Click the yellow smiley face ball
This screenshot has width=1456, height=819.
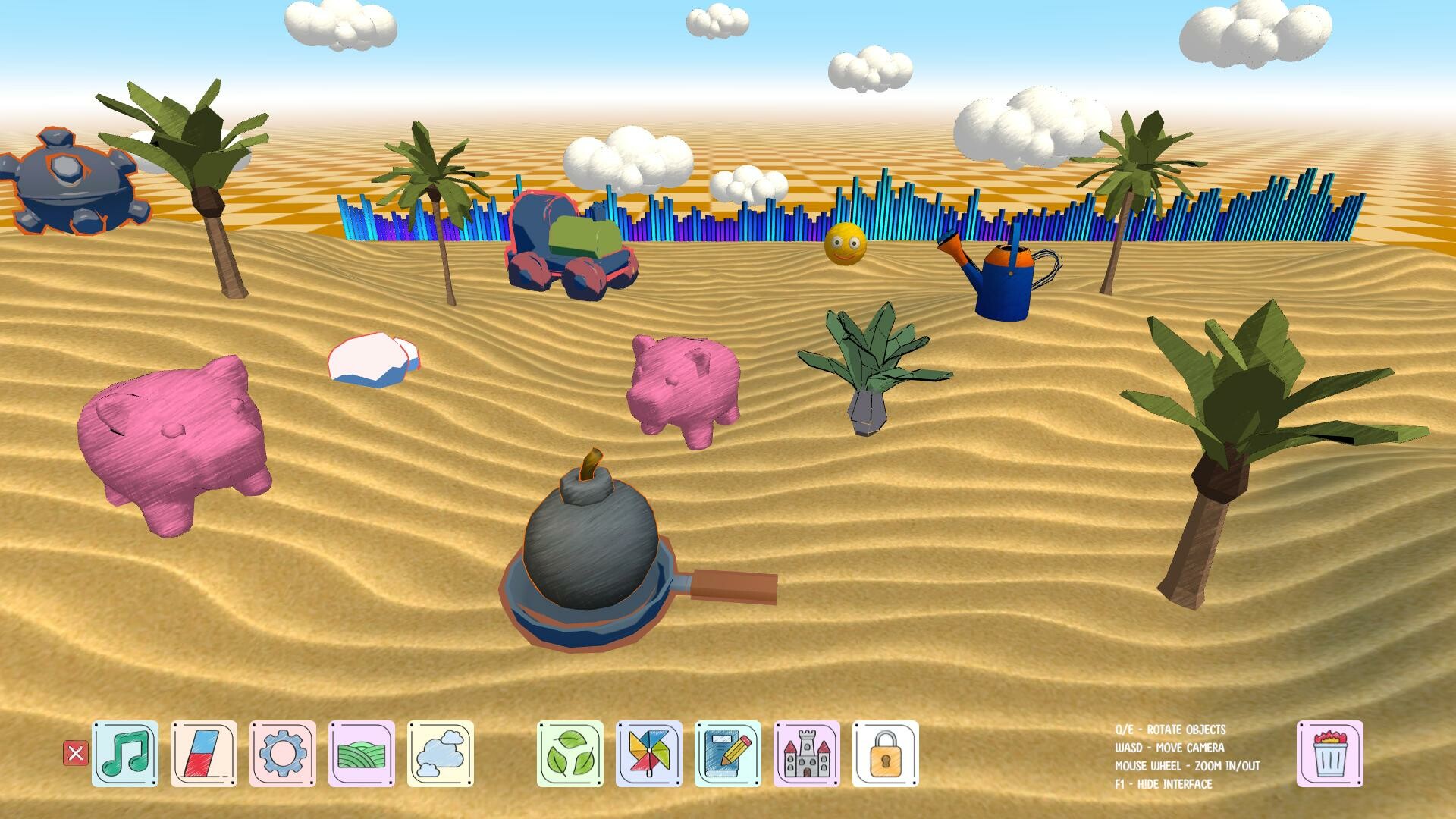pyautogui.click(x=844, y=244)
